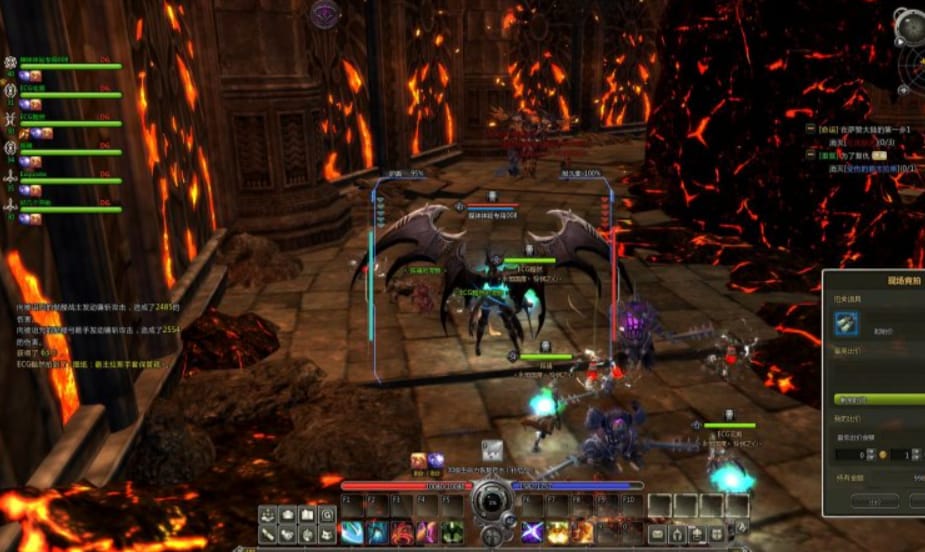Open the book icon in the left menu
Viewport: 925px width, 552px height.
[308, 515]
